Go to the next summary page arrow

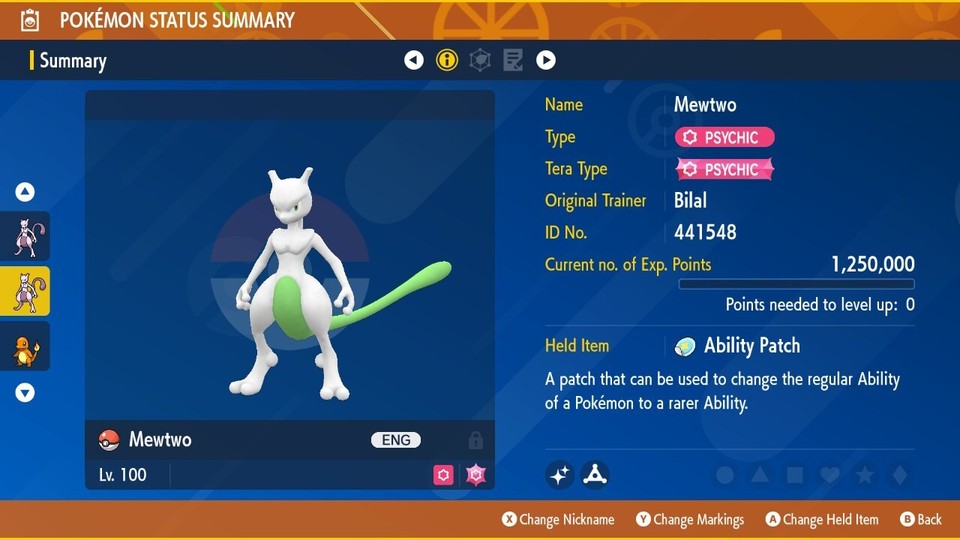tap(546, 61)
